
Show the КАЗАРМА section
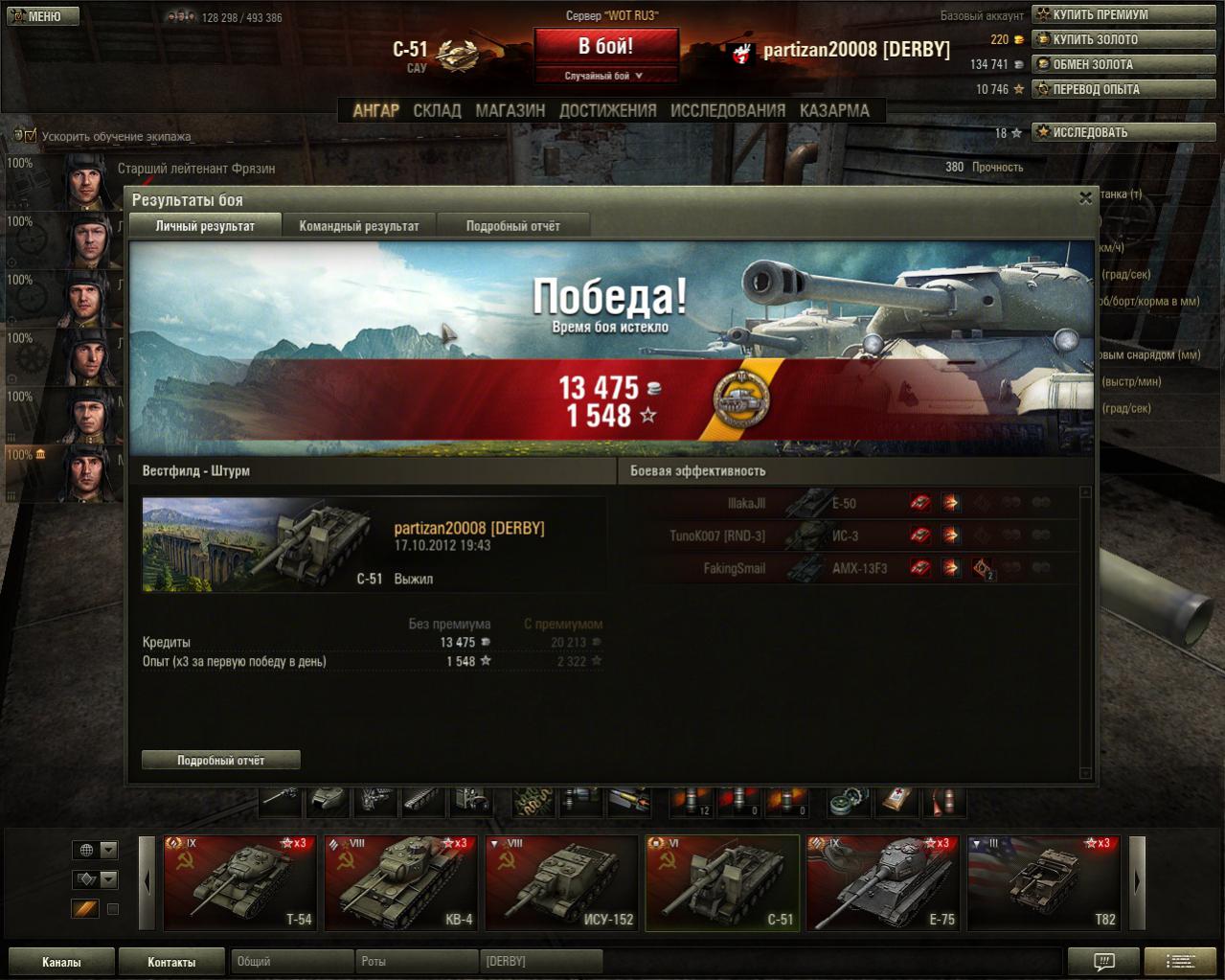pyautogui.click(x=834, y=110)
